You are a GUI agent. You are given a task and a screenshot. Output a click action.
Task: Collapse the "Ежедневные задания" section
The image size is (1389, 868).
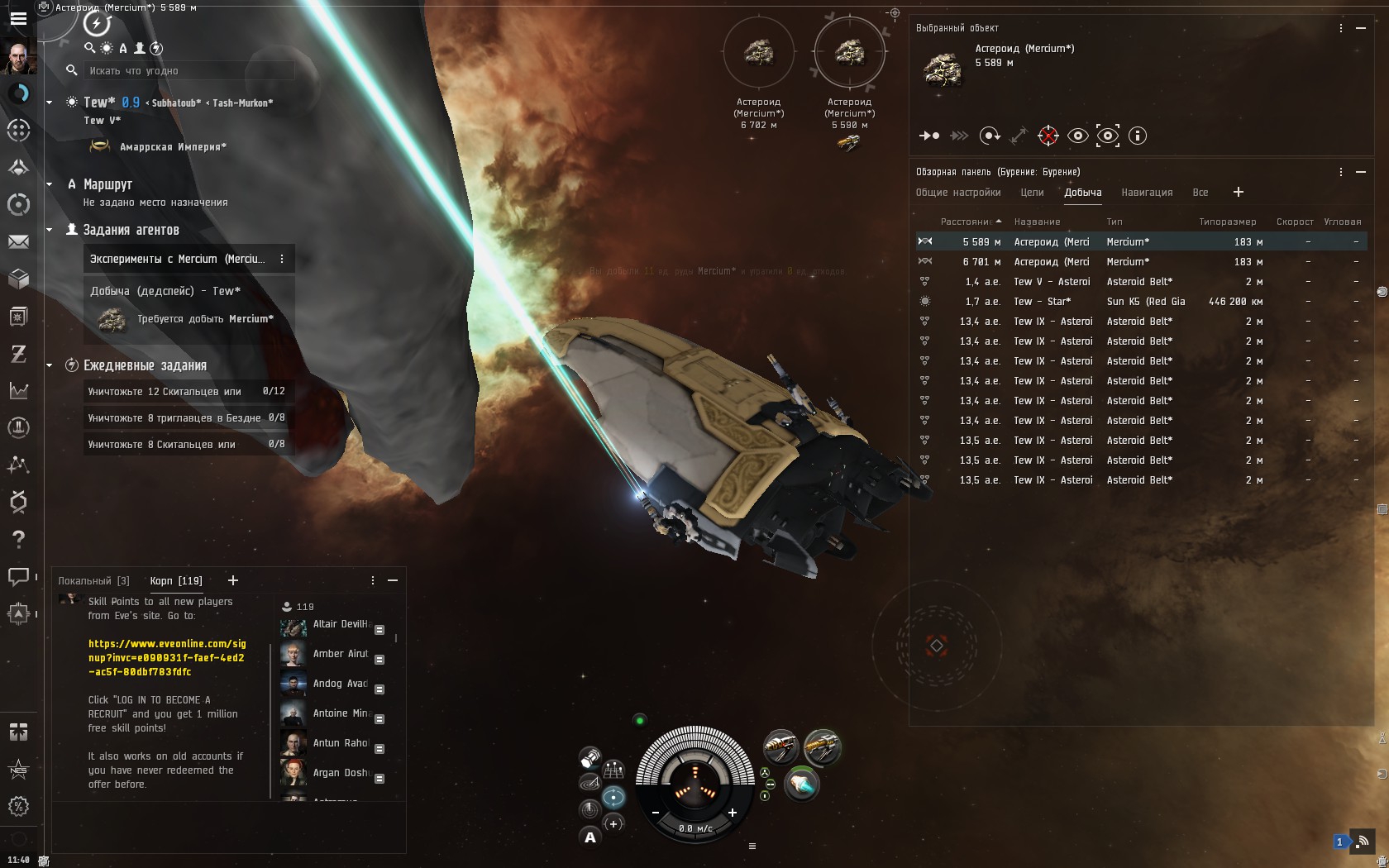click(x=50, y=365)
